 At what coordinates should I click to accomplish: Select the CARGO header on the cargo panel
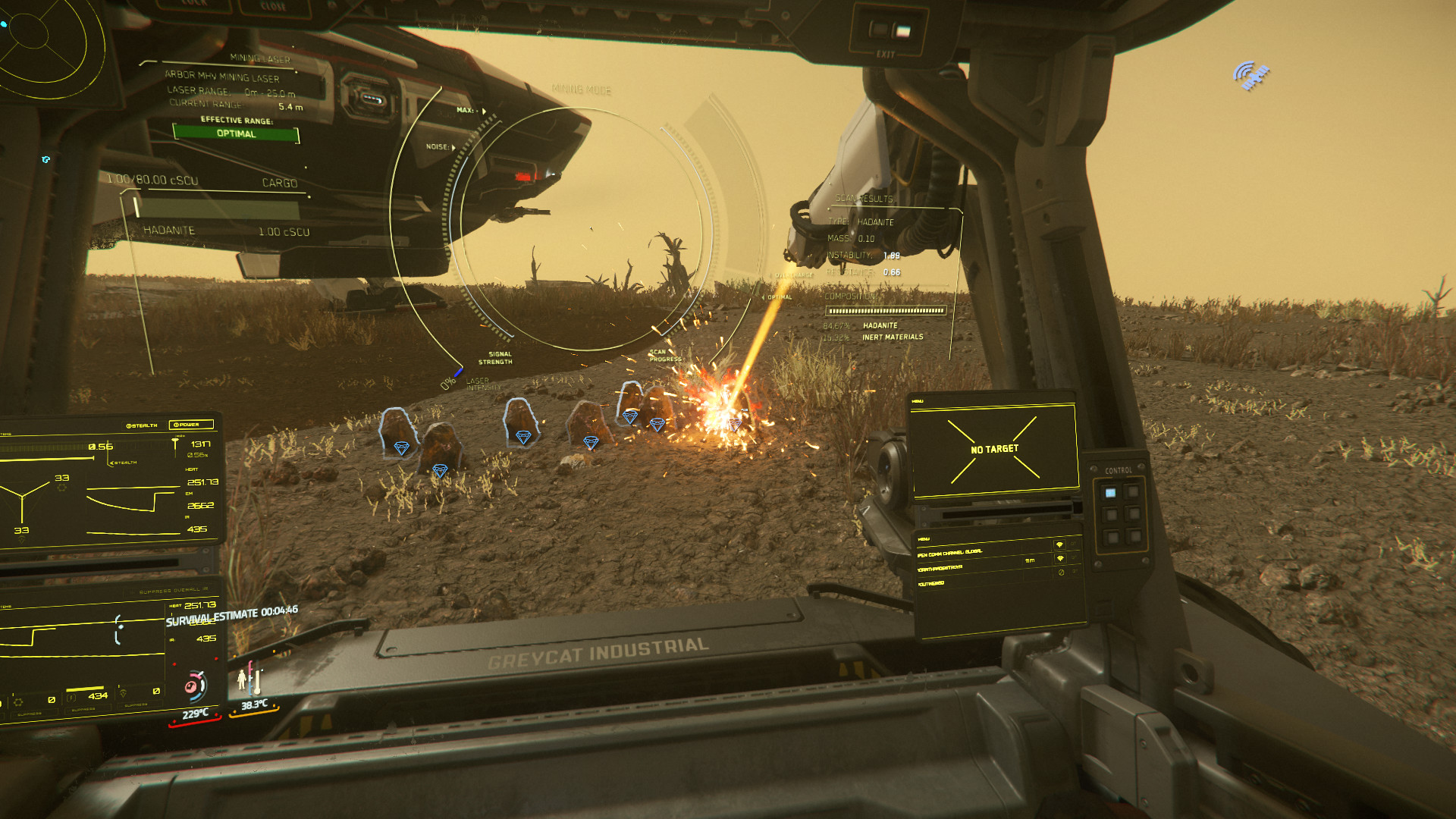click(x=278, y=183)
